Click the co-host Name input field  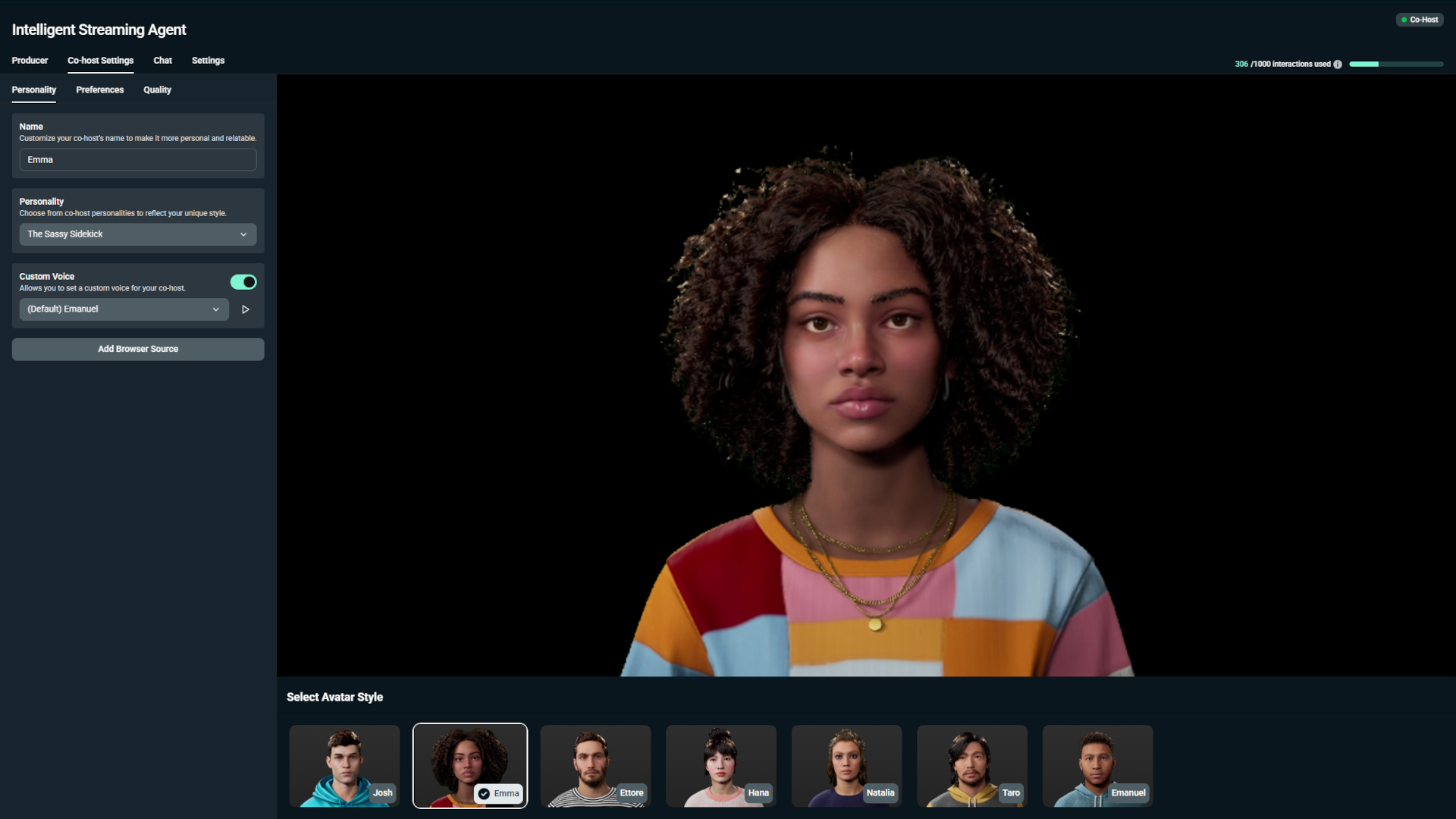click(137, 160)
